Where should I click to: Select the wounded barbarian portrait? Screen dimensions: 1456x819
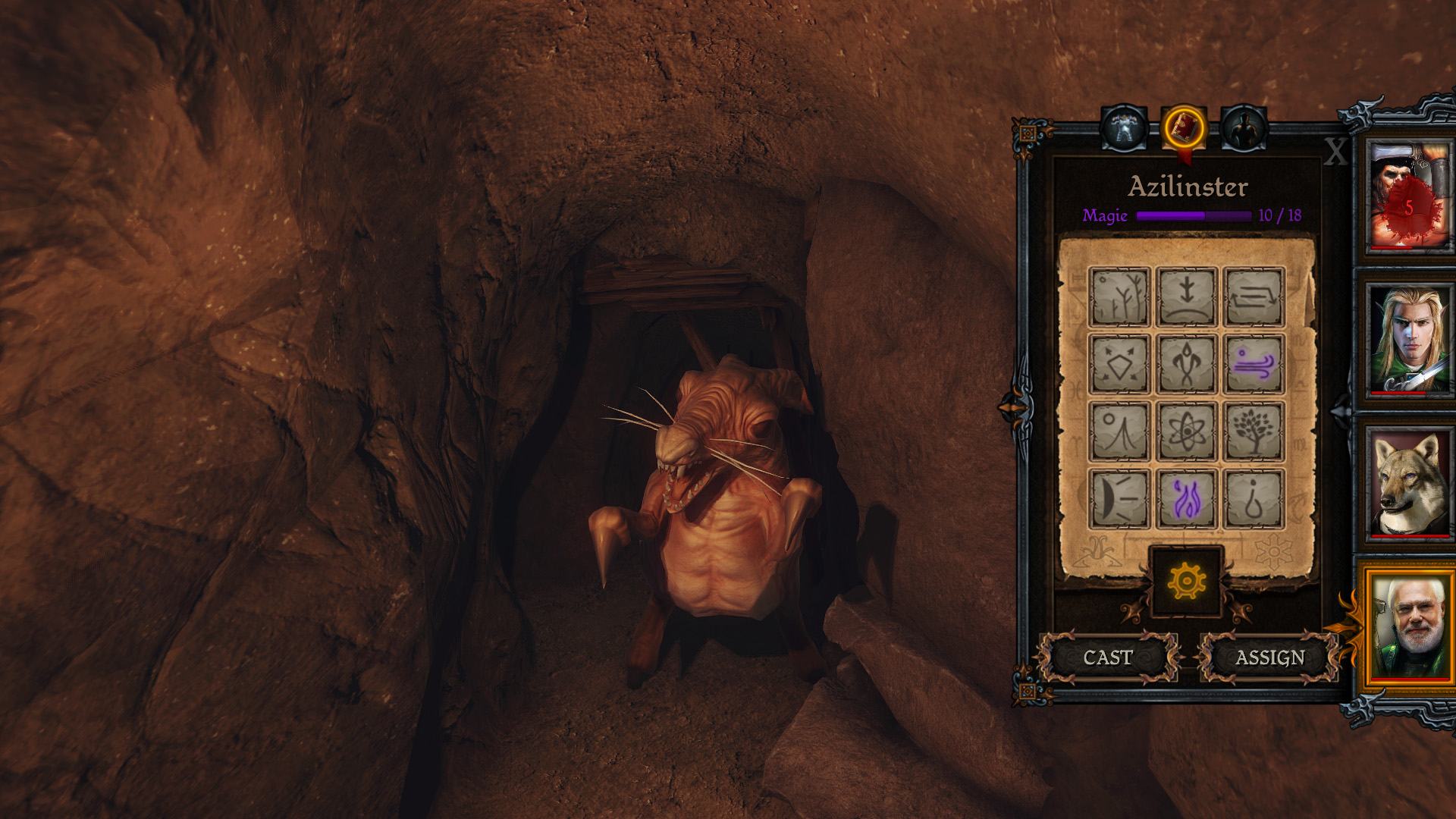pyautogui.click(x=1408, y=196)
